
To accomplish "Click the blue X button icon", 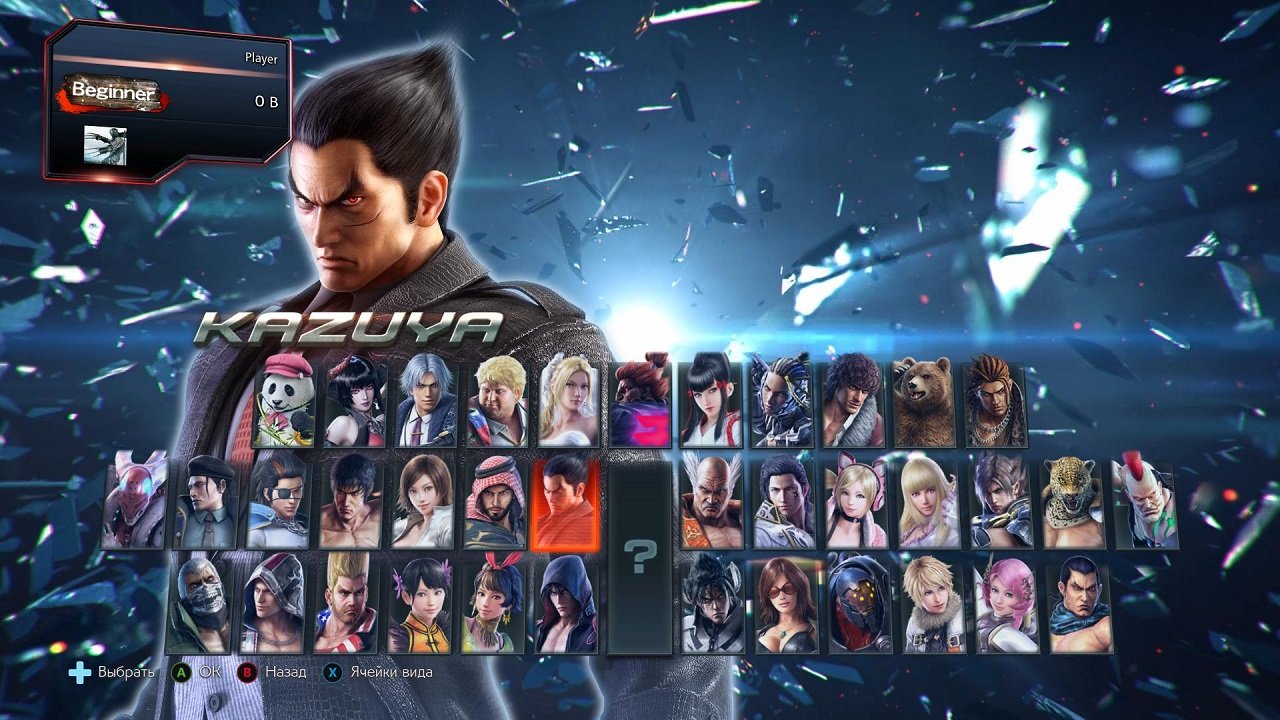I will (x=334, y=673).
